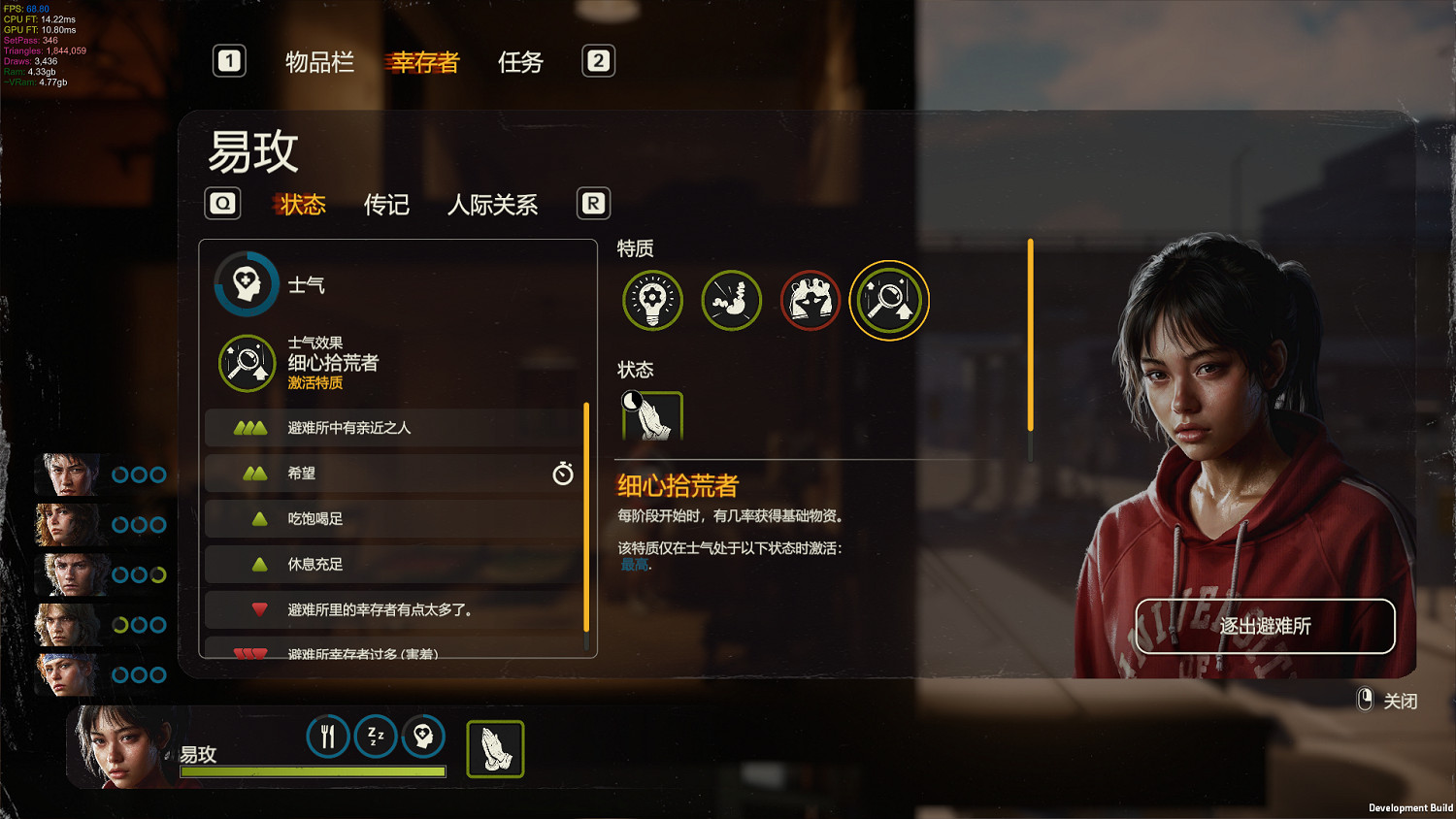This screenshot has width=1456, height=819.
Task: Click the Zz sleep icon in bottom bar
Action: tap(376, 737)
